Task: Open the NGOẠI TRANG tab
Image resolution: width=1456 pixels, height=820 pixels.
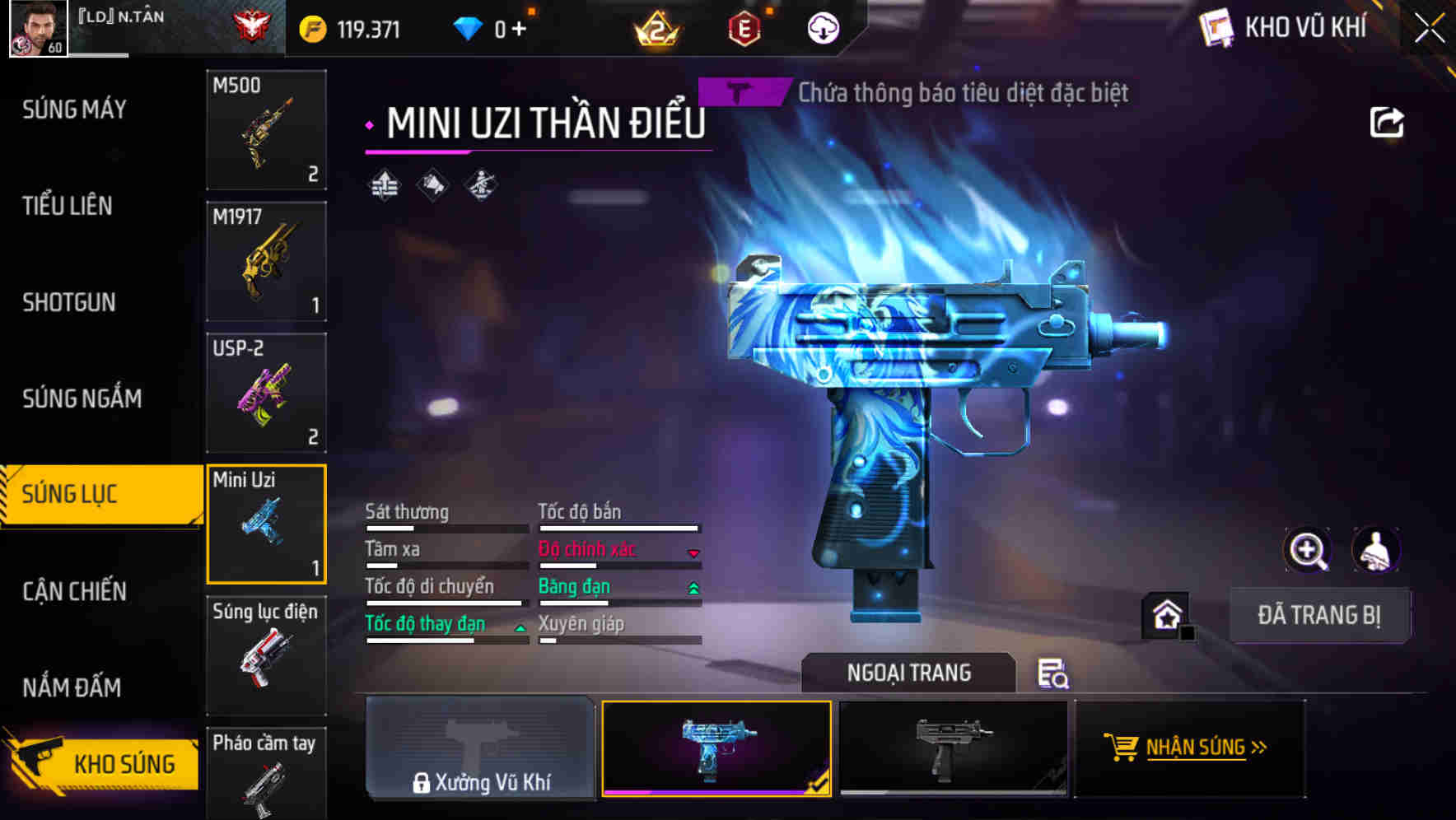Action: pyautogui.click(x=908, y=673)
